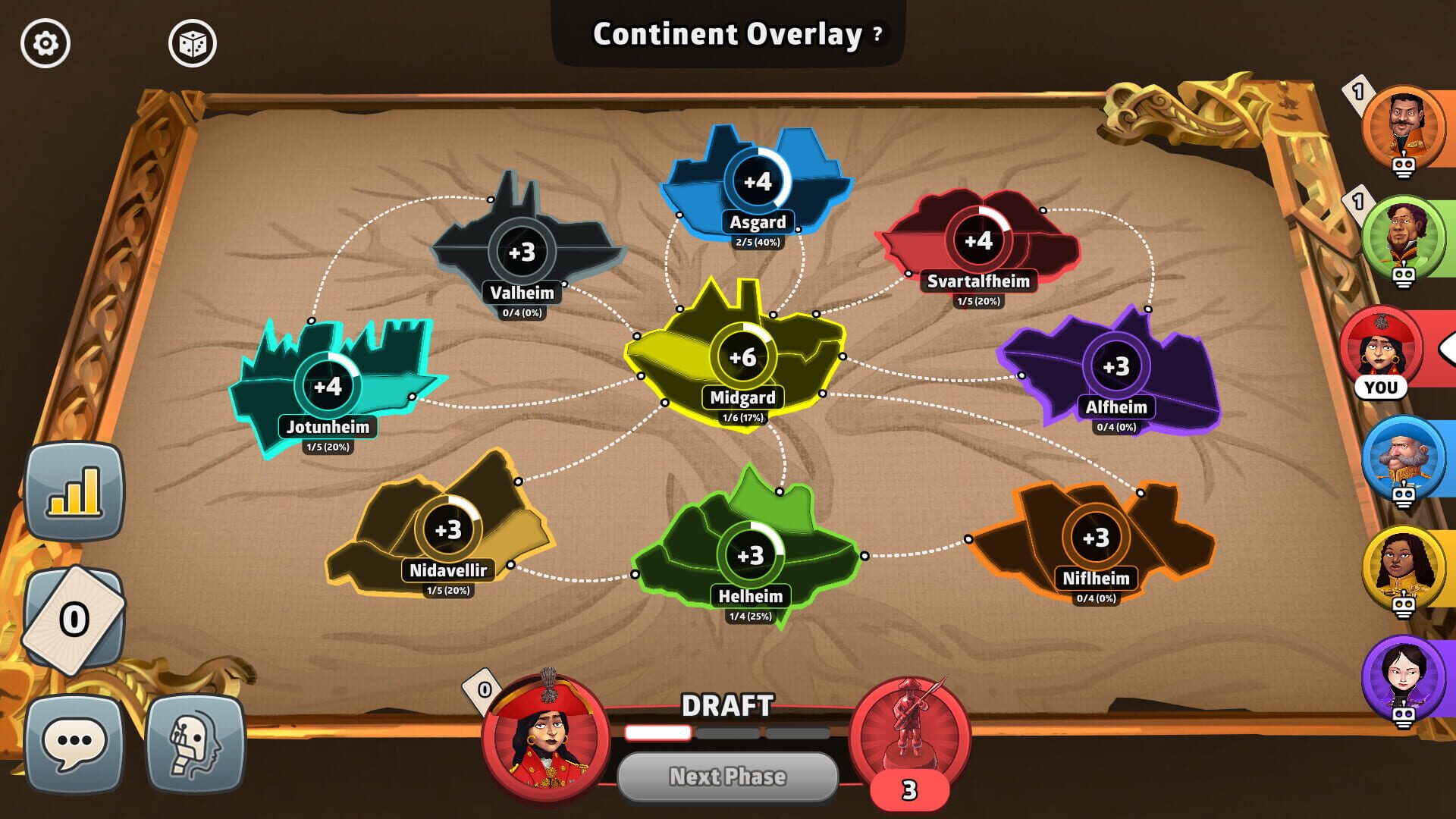This screenshot has width=1456, height=819.
Task: Select your red captain avatar at bottom
Action: 548,737
